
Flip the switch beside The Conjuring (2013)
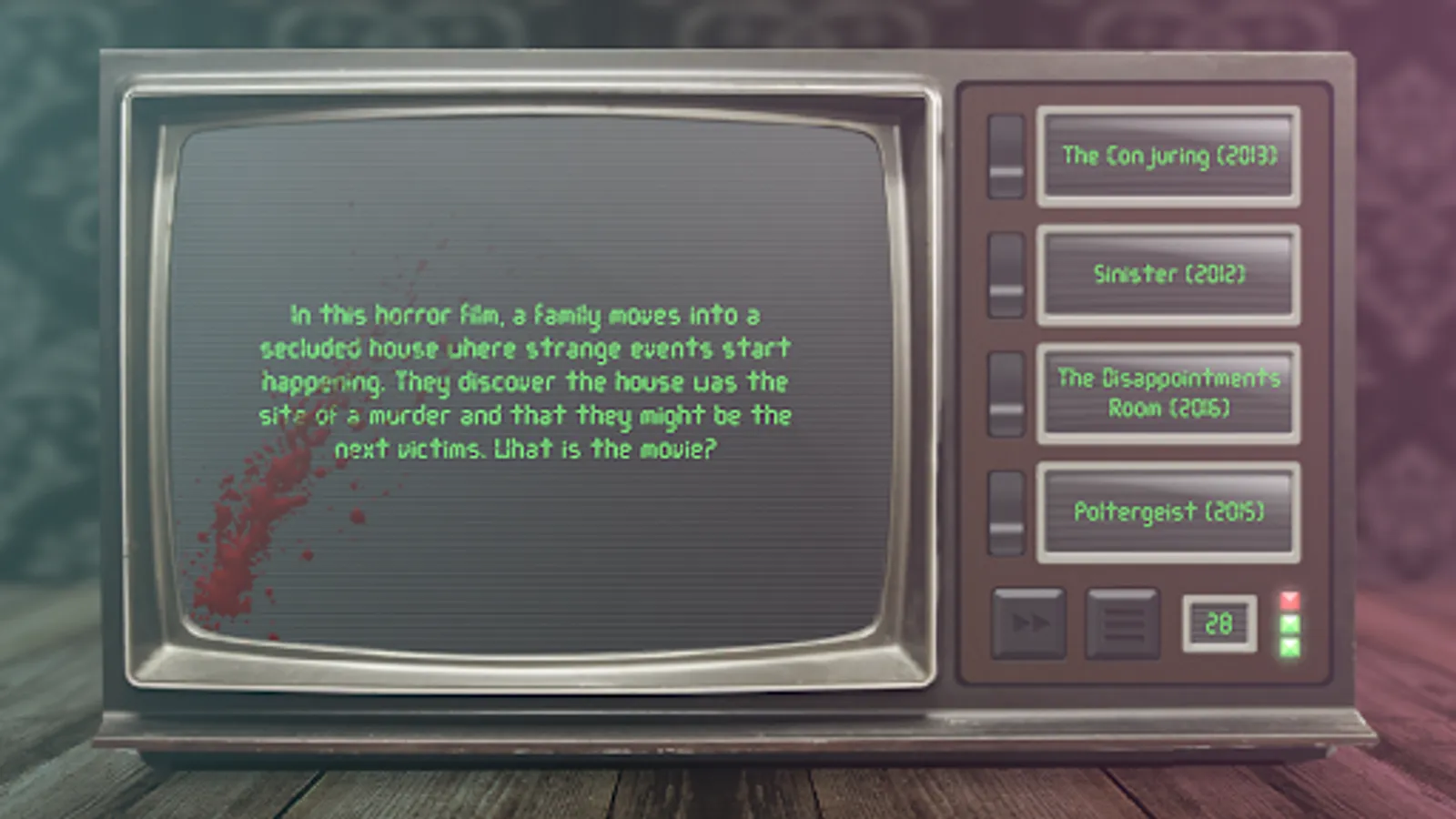(1005, 156)
